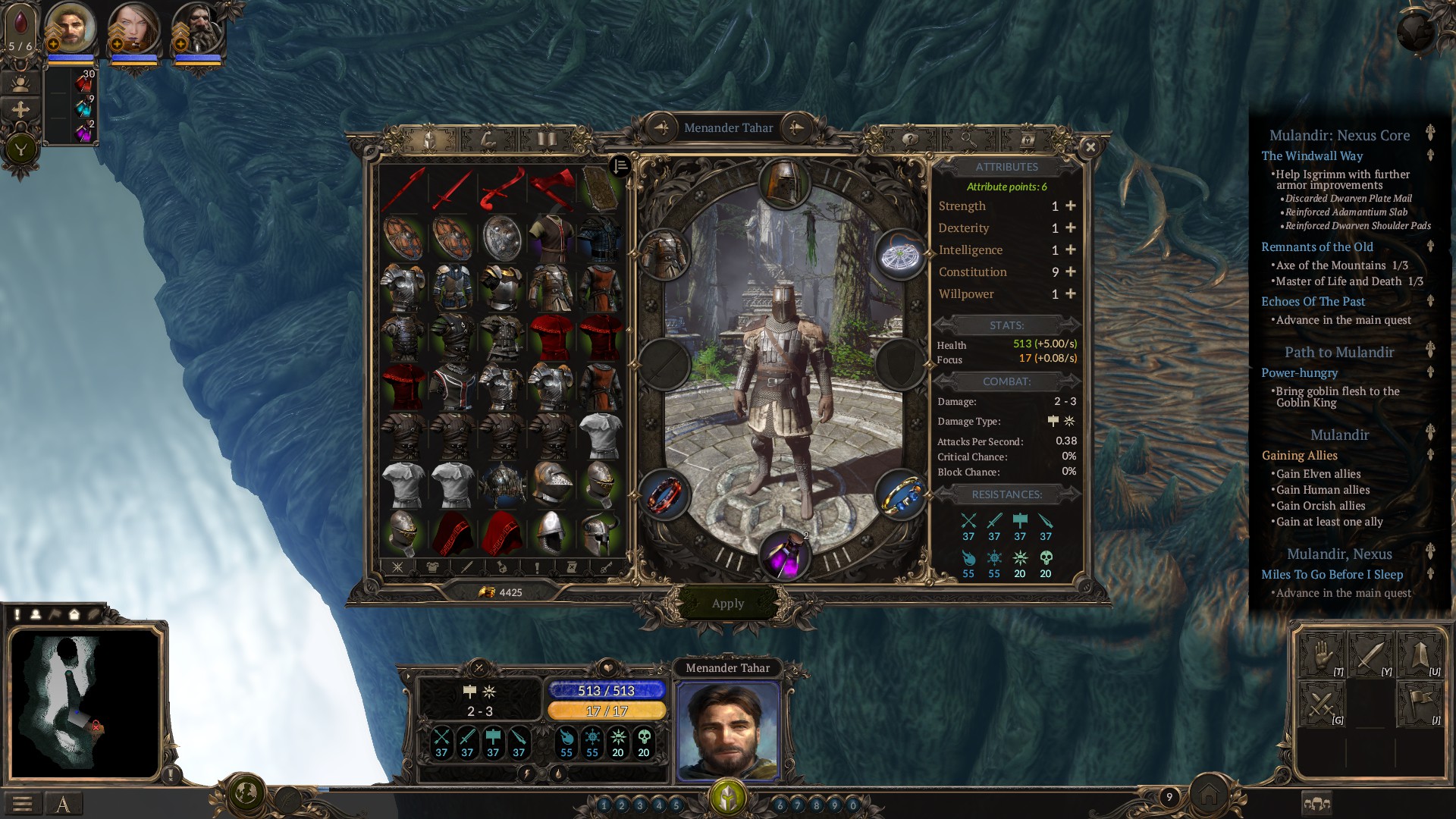Viewport: 1456px width, 819px height.
Task: Select the red axe in inventory
Action: [x=551, y=187]
